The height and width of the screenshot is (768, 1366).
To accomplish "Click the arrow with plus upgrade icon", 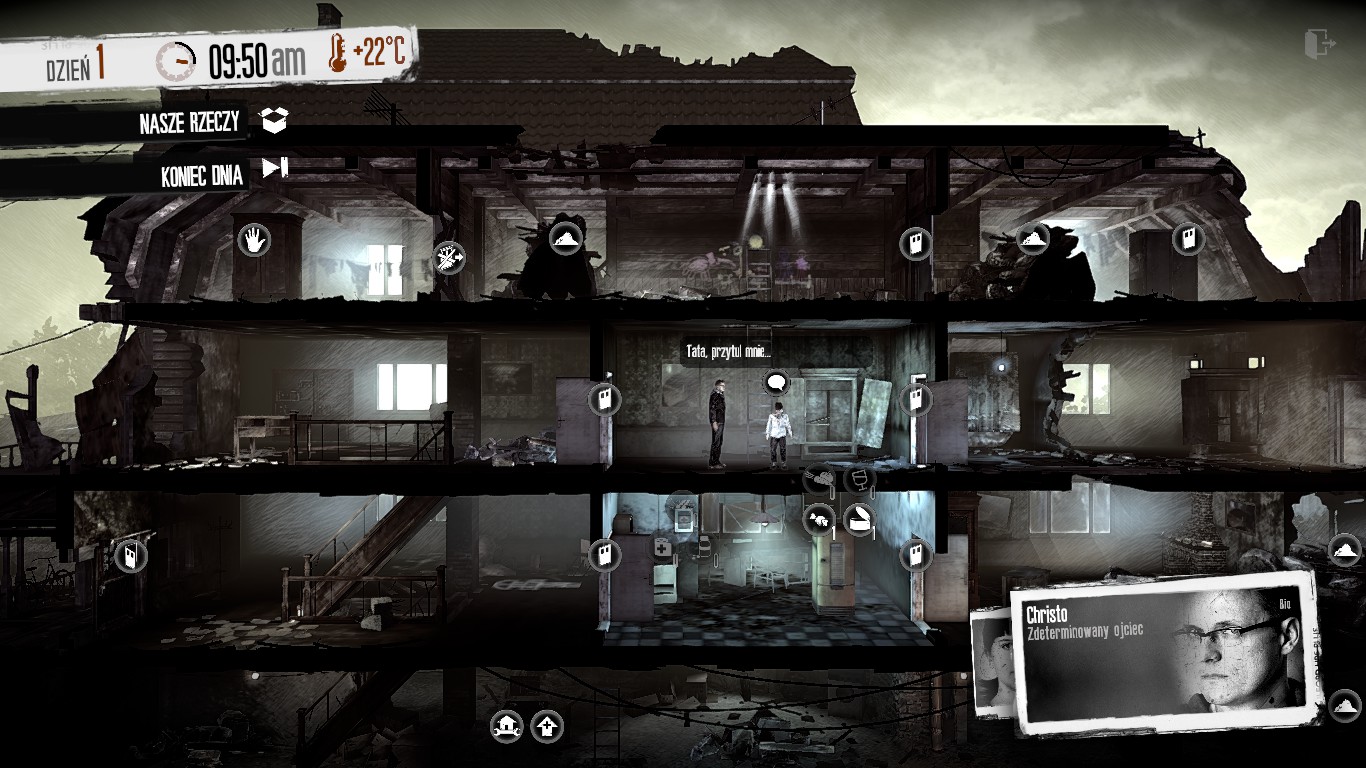I will (546, 726).
